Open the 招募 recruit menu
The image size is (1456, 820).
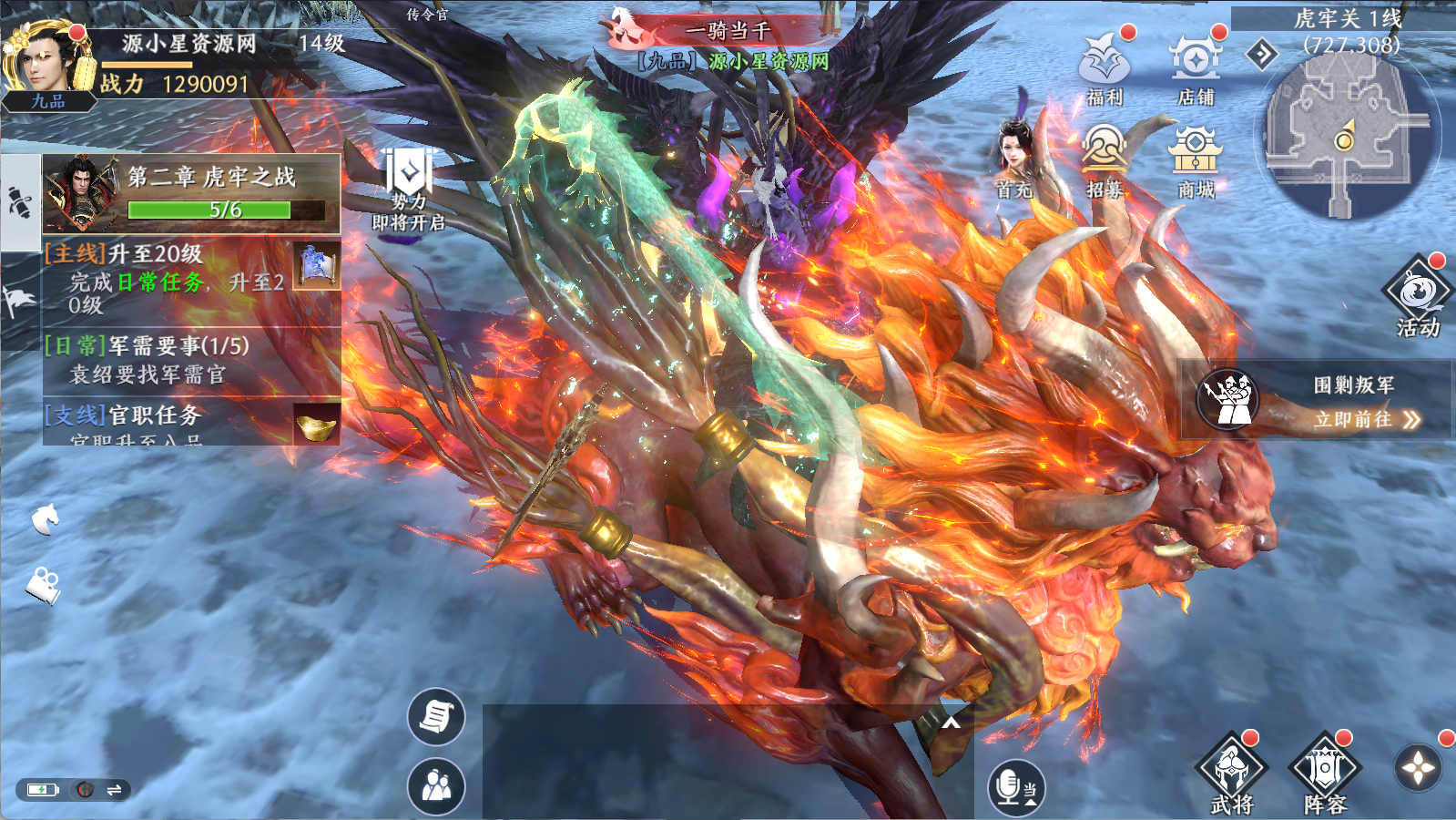click(x=1105, y=159)
